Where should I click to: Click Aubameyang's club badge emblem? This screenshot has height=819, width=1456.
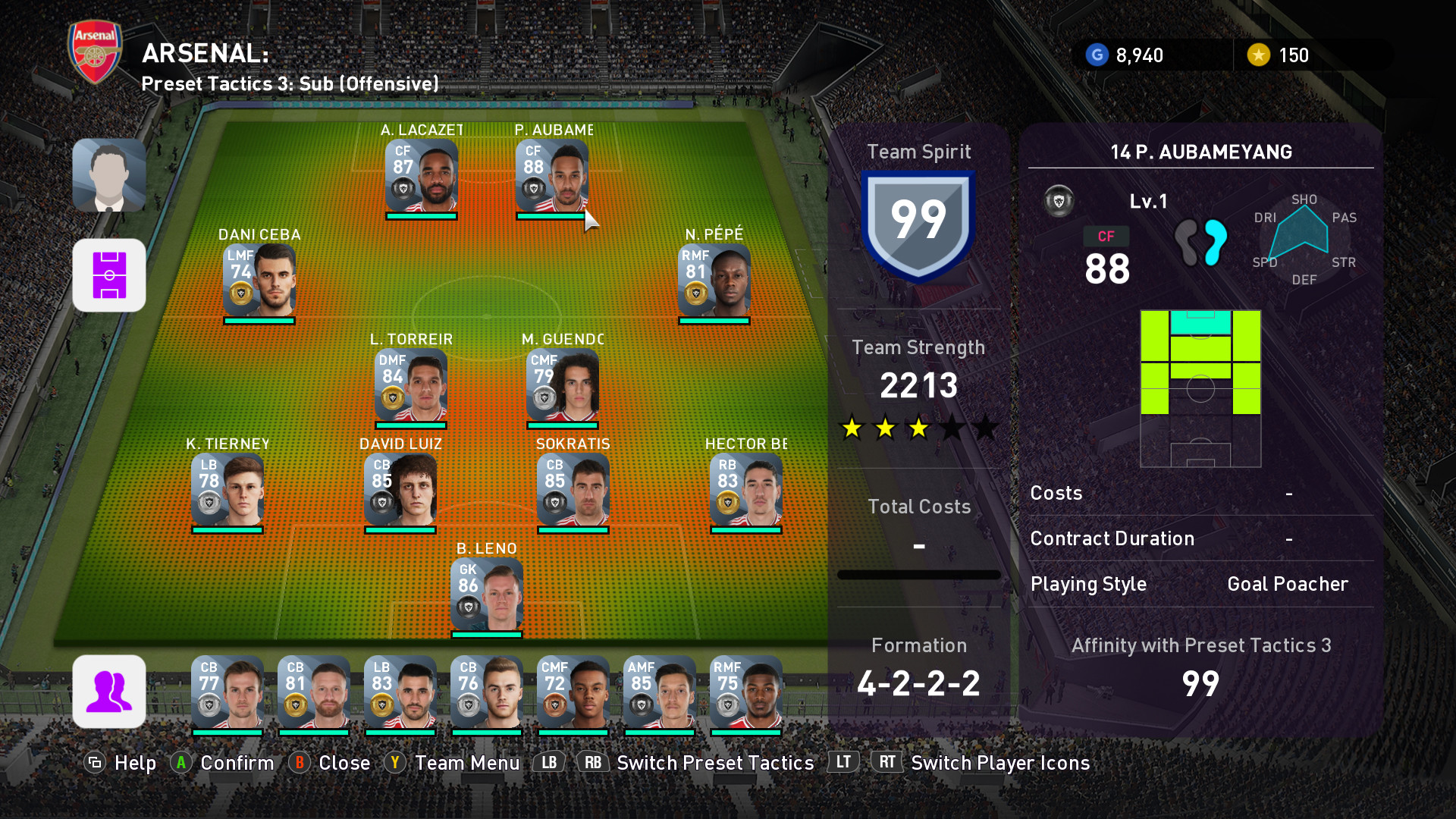[1059, 201]
